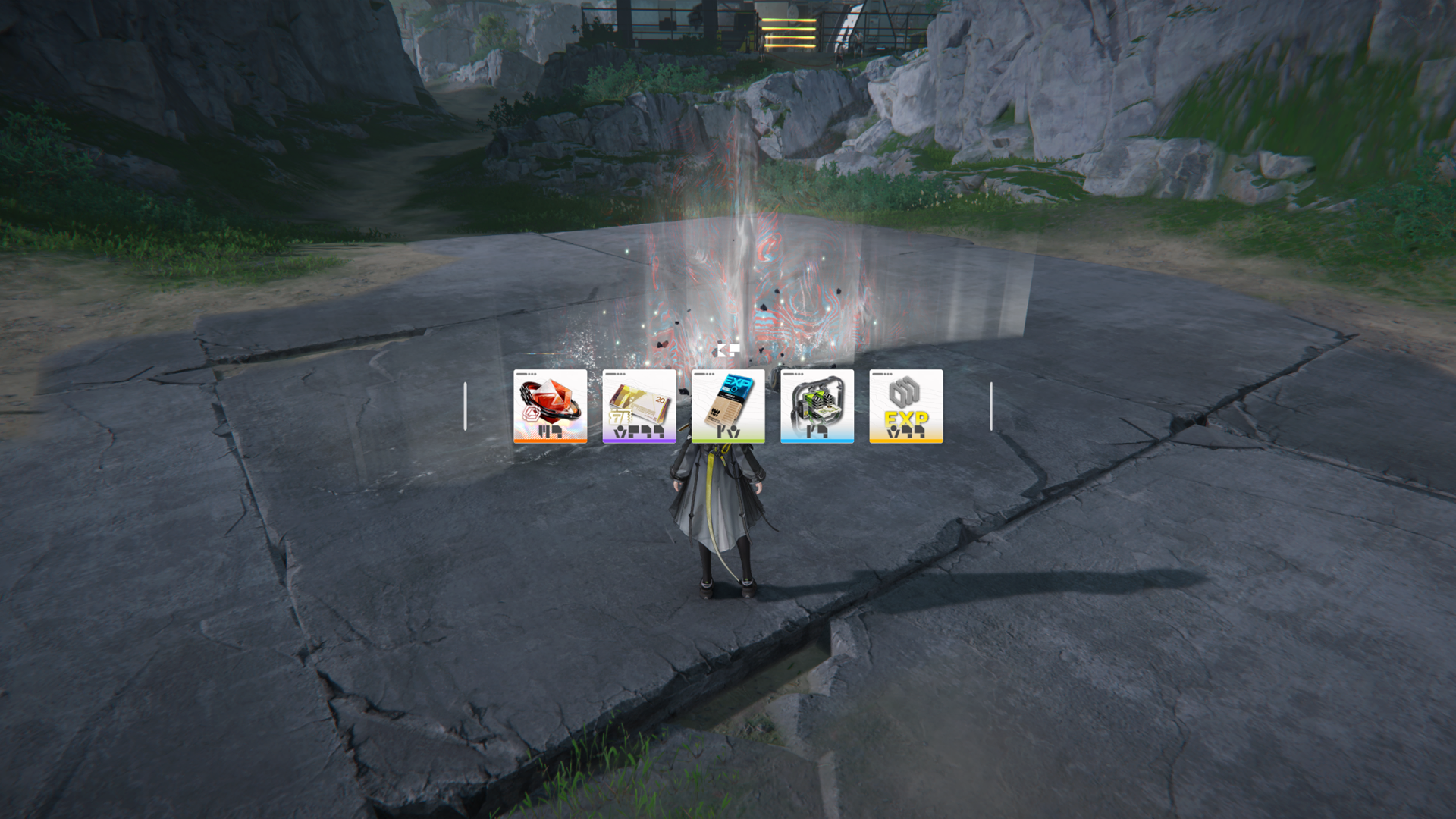
Task: Choose the blue EXP record booklet card
Action: pos(728,406)
